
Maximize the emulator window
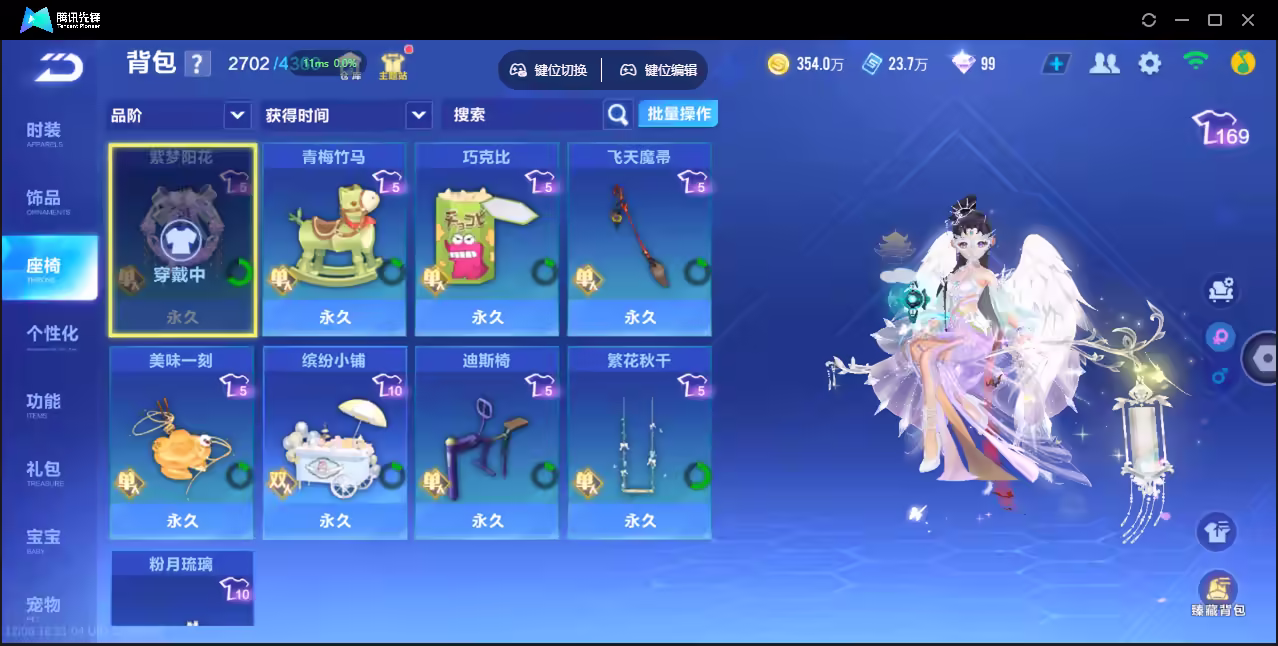[1215, 20]
